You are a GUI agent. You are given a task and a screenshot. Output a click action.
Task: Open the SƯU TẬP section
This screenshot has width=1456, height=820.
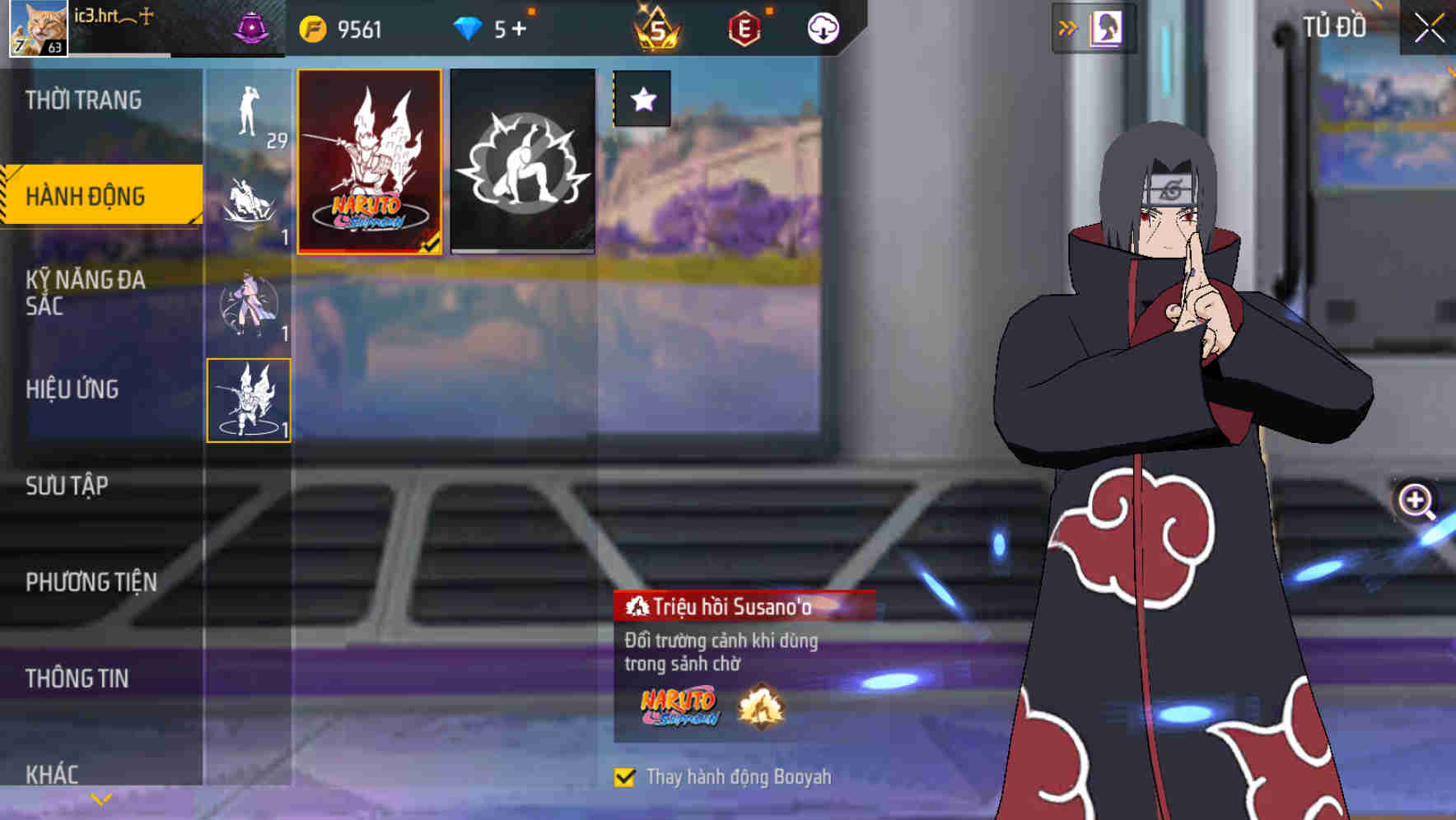point(68,487)
